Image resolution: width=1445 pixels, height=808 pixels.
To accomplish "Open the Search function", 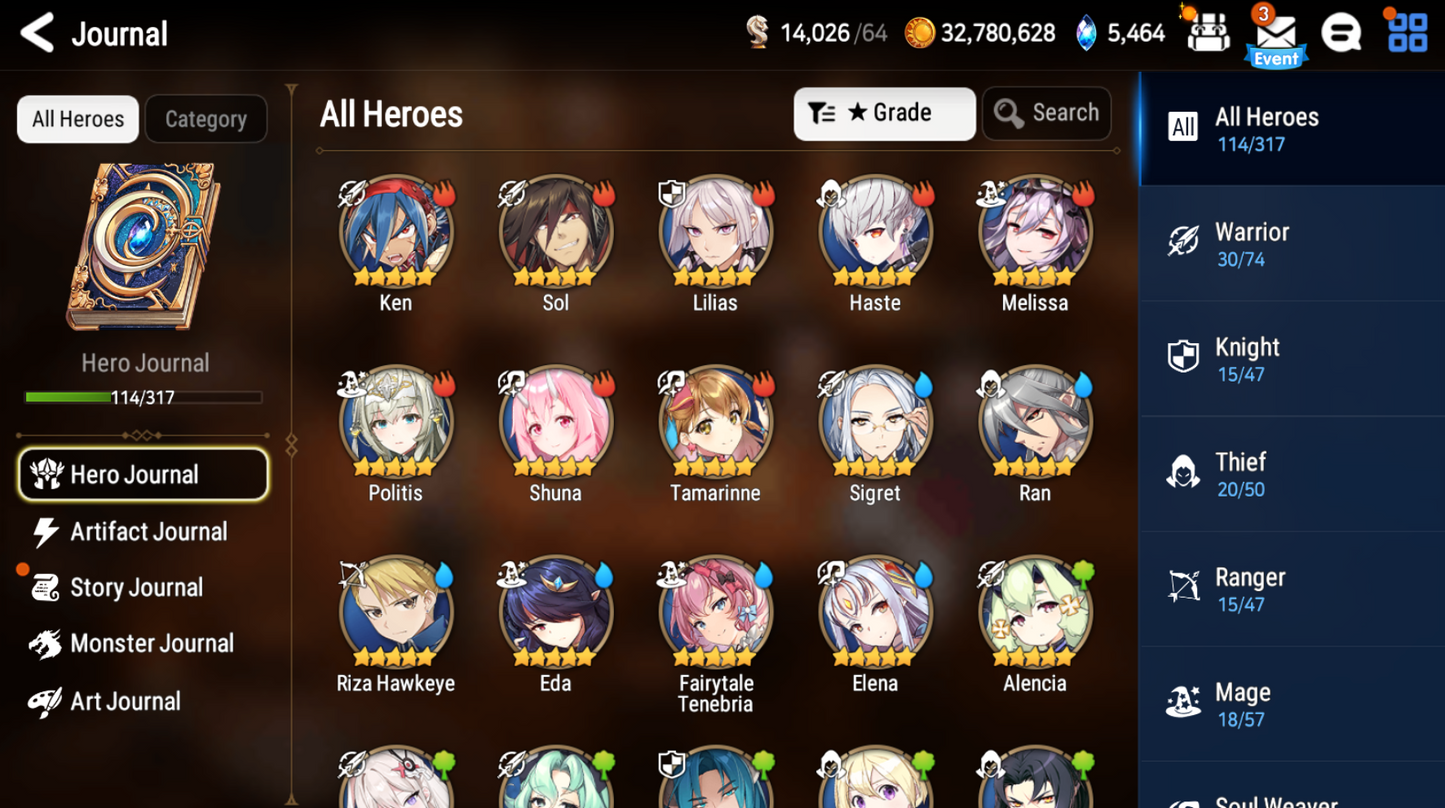I will pyautogui.click(x=1046, y=113).
